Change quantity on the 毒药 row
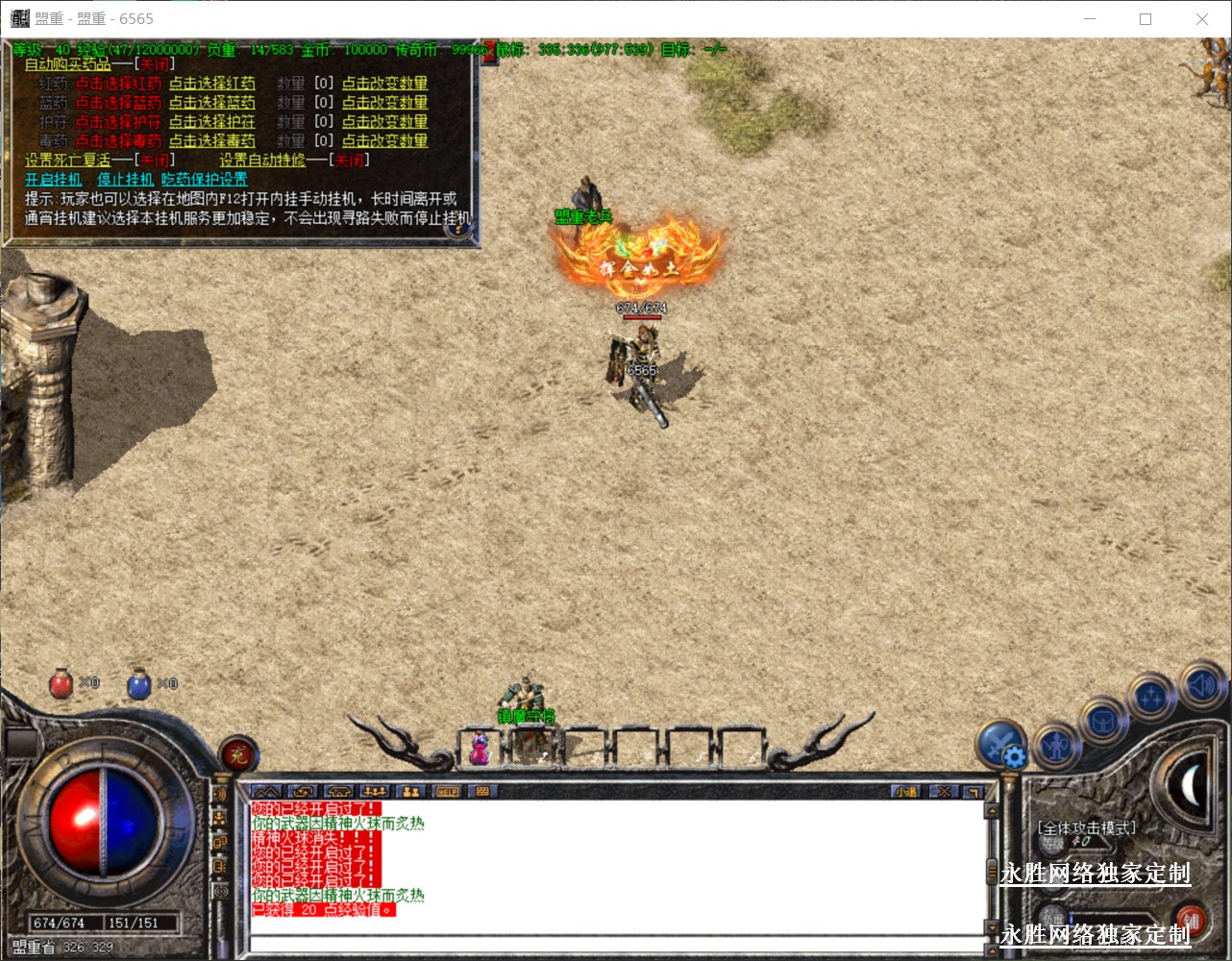This screenshot has width=1232, height=961. [384, 141]
